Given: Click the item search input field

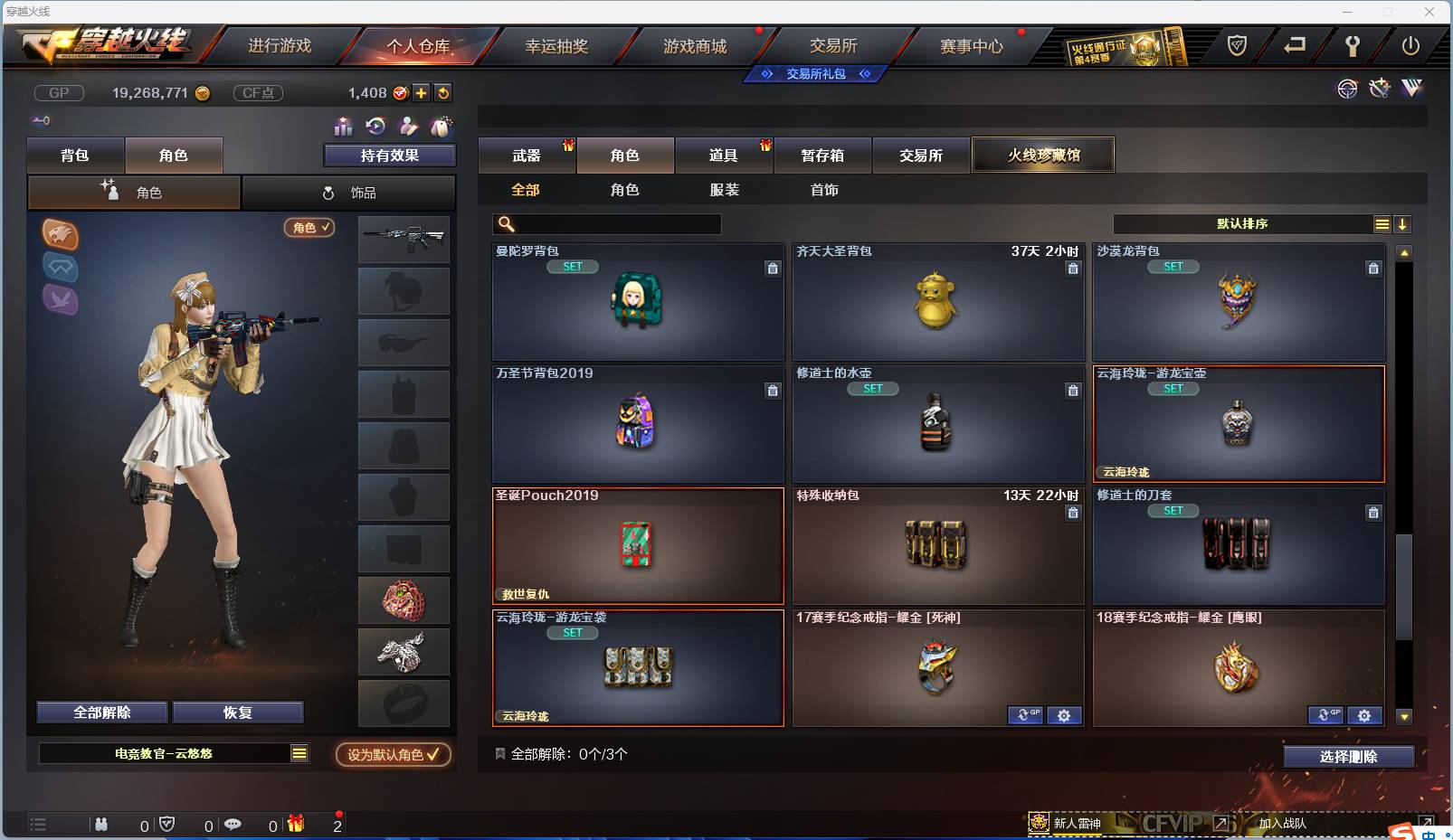Looking at the screenshot, I should click(x=606, y=222).
